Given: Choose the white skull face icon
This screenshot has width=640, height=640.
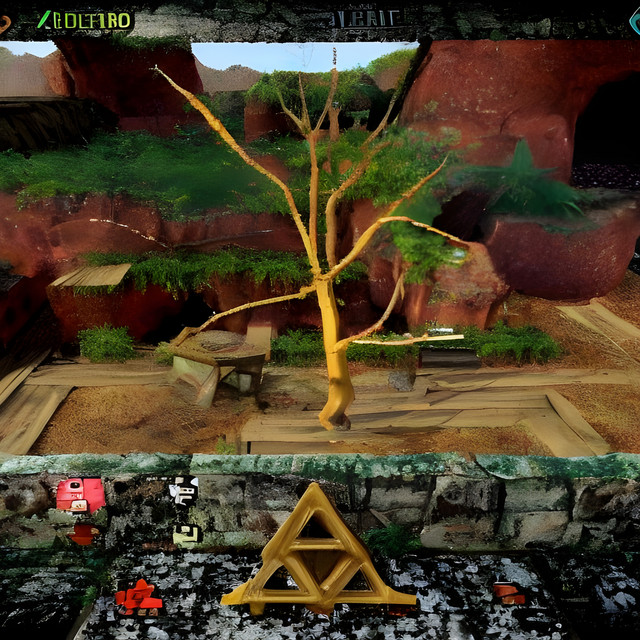Looking at the screenshot, I should click(183, 490).
